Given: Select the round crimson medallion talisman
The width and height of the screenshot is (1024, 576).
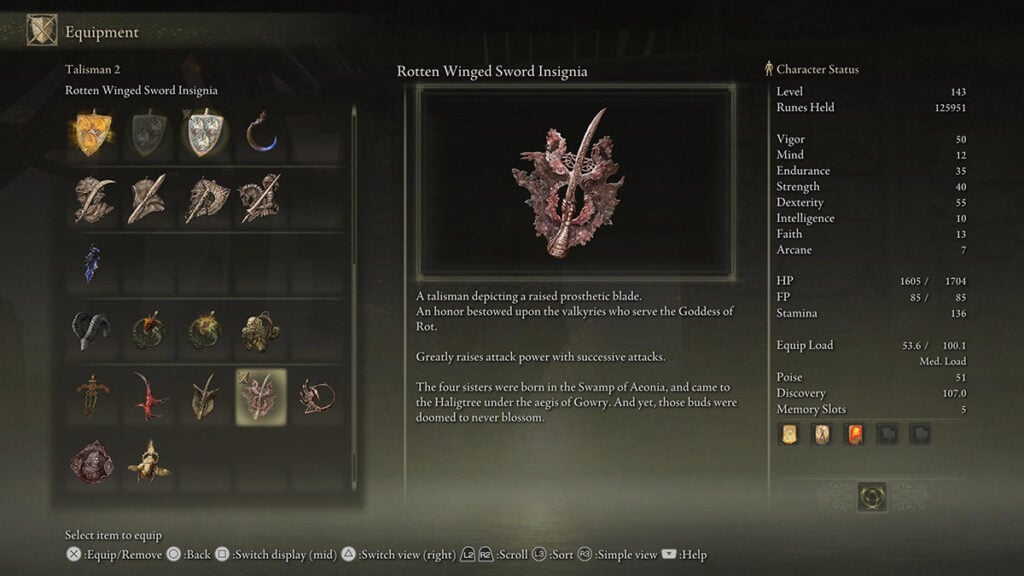Looking at the screenshot, I should pos(93,461).
